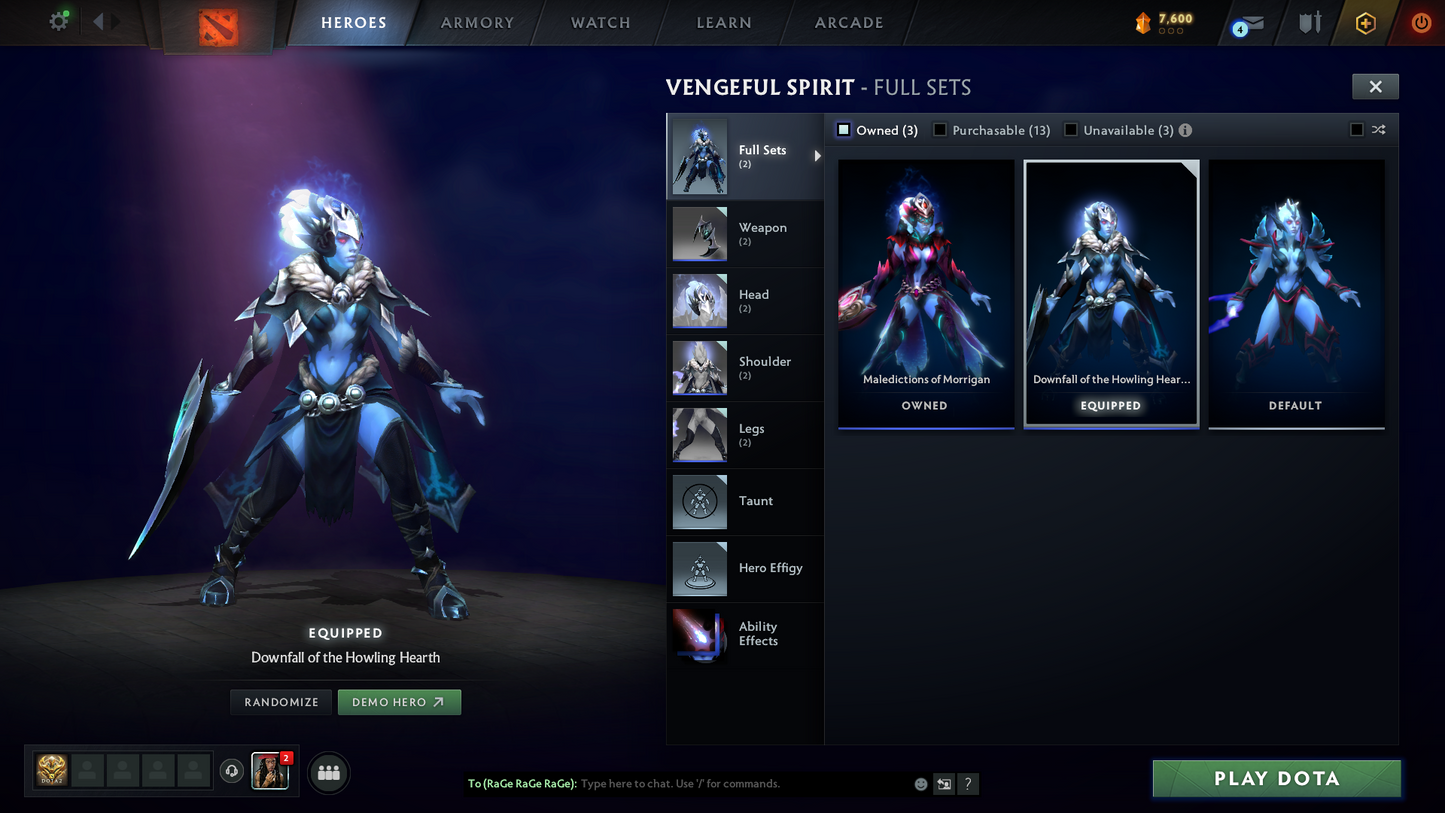Expand the Full Sets category arrow

click(817, 156)
